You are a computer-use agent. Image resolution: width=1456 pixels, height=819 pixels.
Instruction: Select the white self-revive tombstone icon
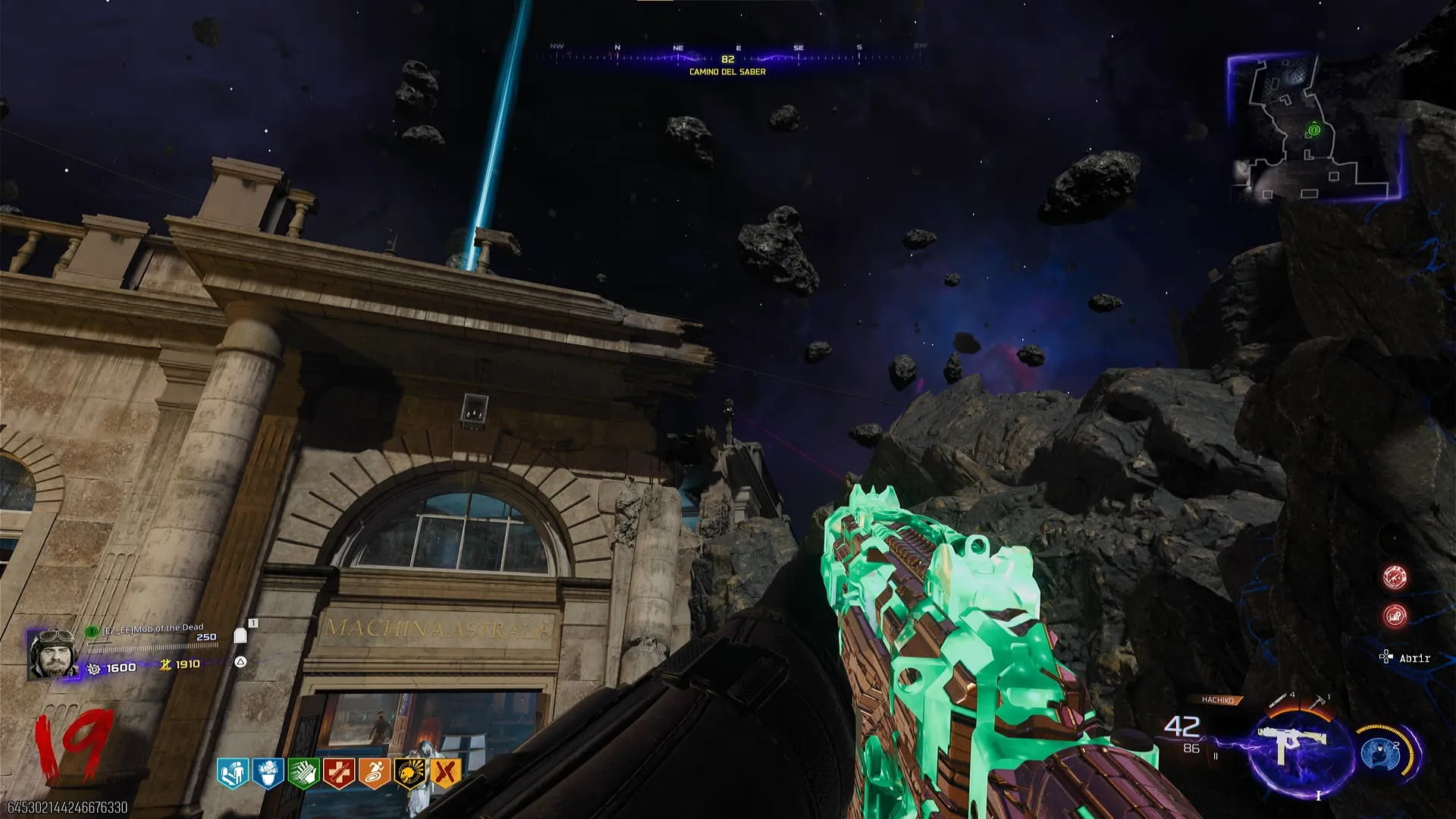(x=240, y=635)
